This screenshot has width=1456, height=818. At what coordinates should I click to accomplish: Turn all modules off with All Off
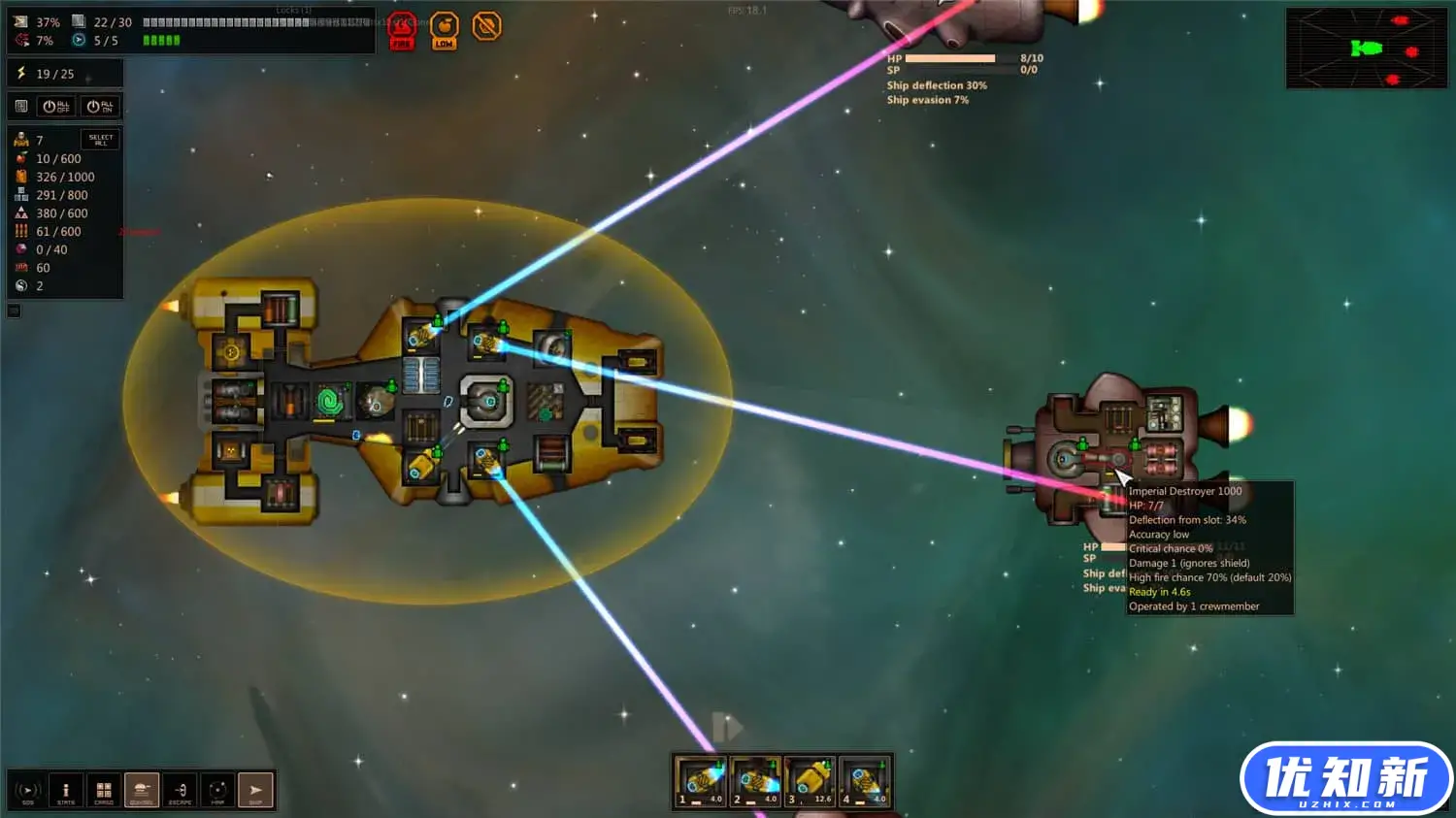(x=56, y=106)
